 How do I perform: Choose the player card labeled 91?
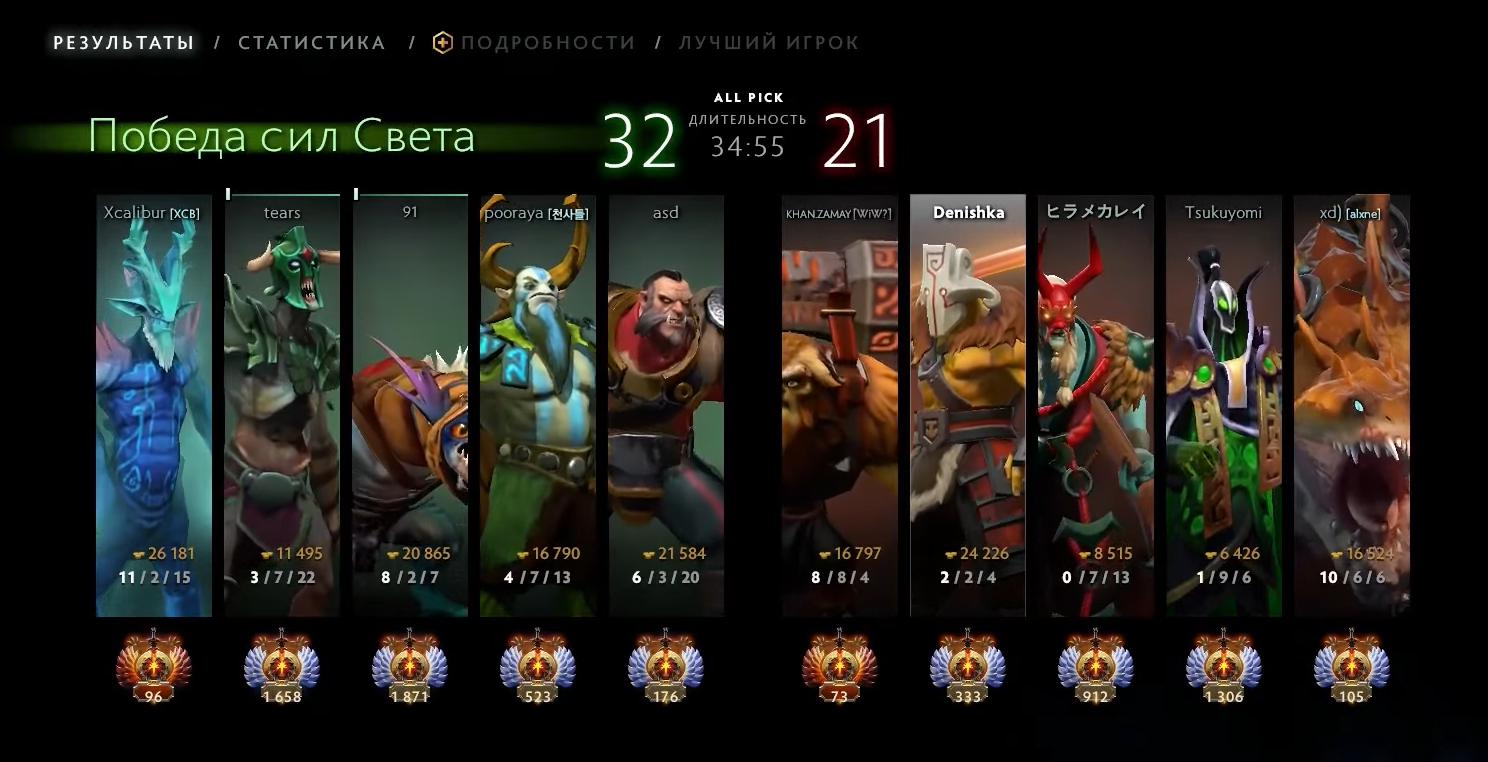410,405
